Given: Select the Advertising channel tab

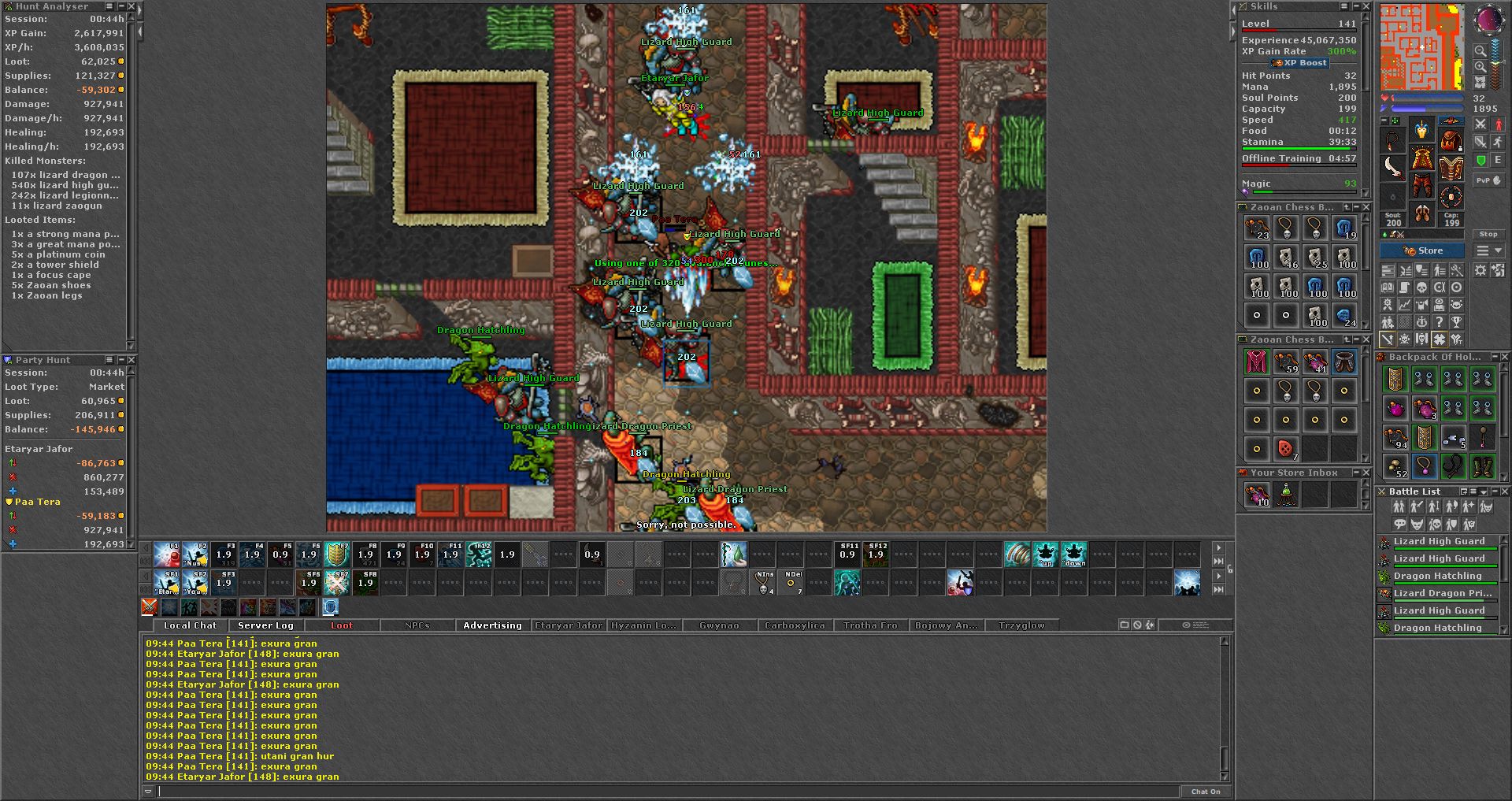Looking at the screenshot, I should pyautogui.click(x=492, y=625).
